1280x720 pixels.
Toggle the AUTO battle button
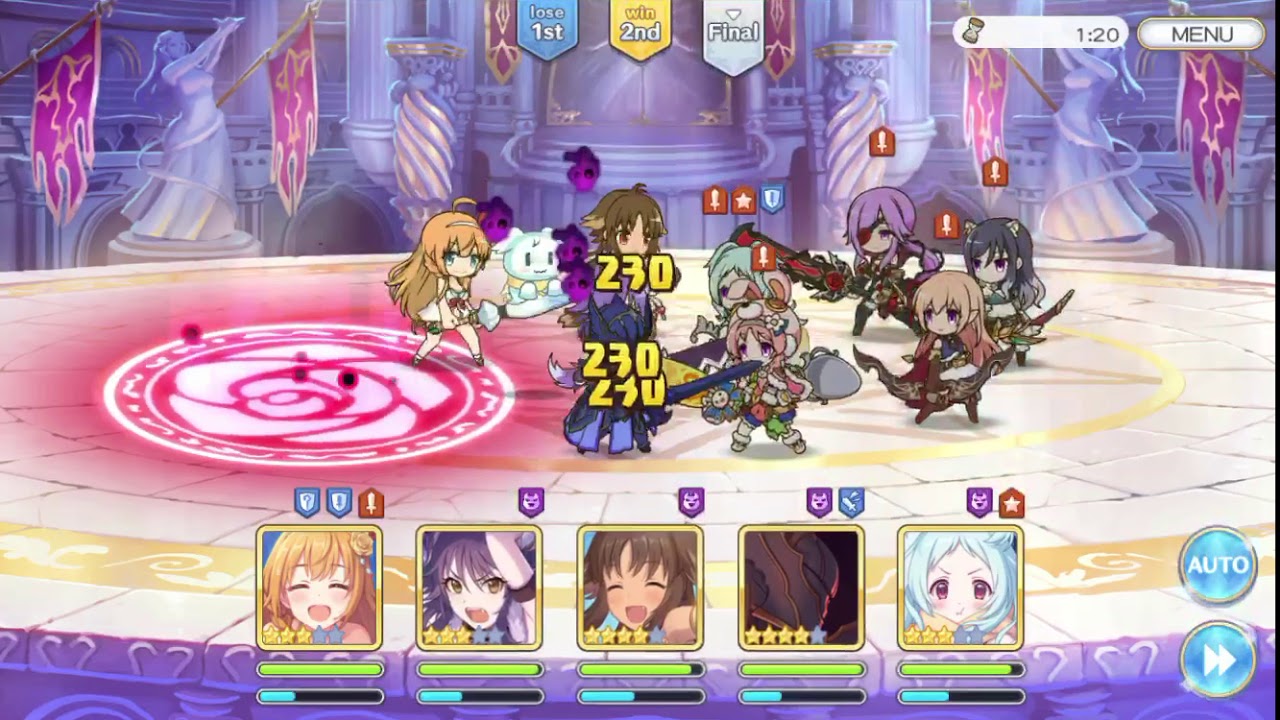1217,565
